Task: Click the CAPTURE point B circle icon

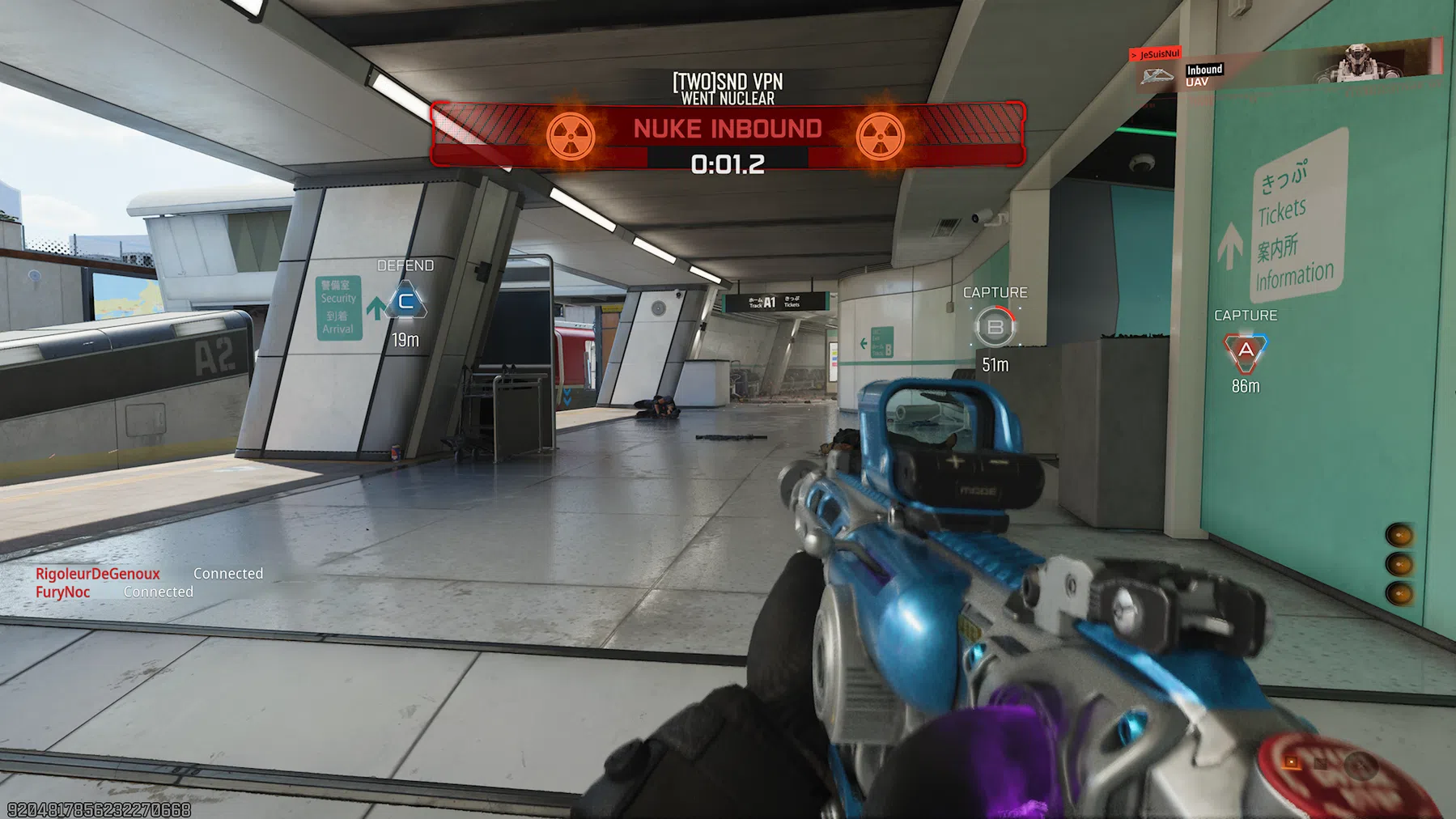Action: (x=995, y=326)
